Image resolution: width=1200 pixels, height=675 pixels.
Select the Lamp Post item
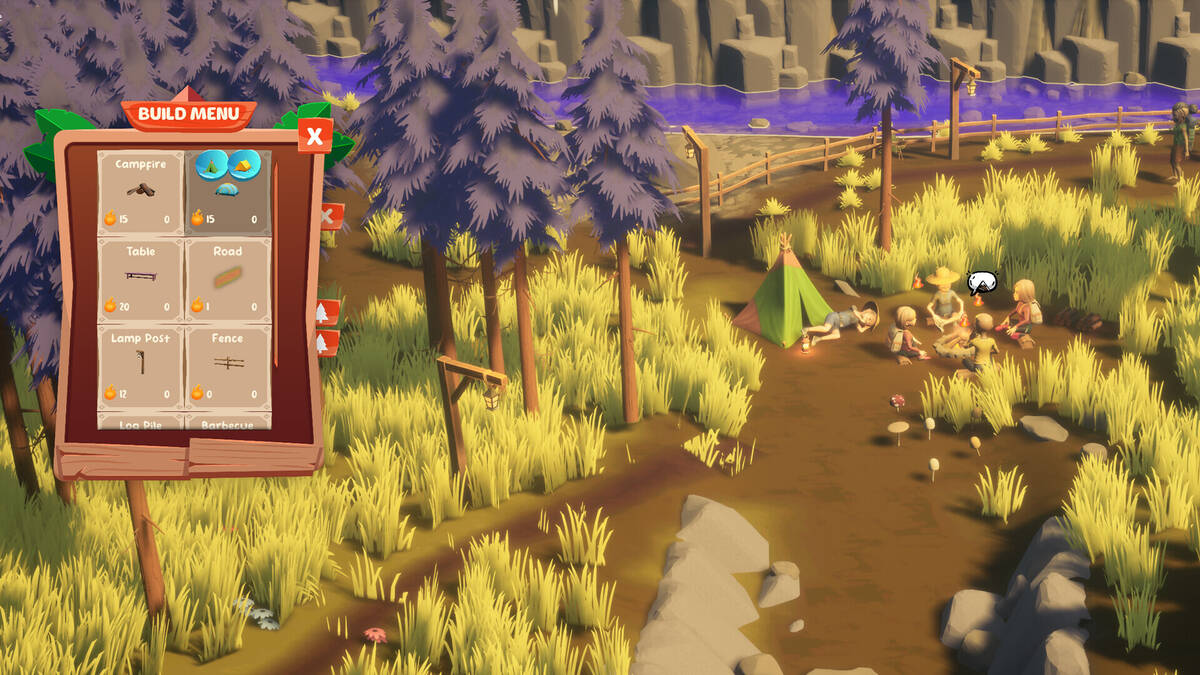point(140,366)
